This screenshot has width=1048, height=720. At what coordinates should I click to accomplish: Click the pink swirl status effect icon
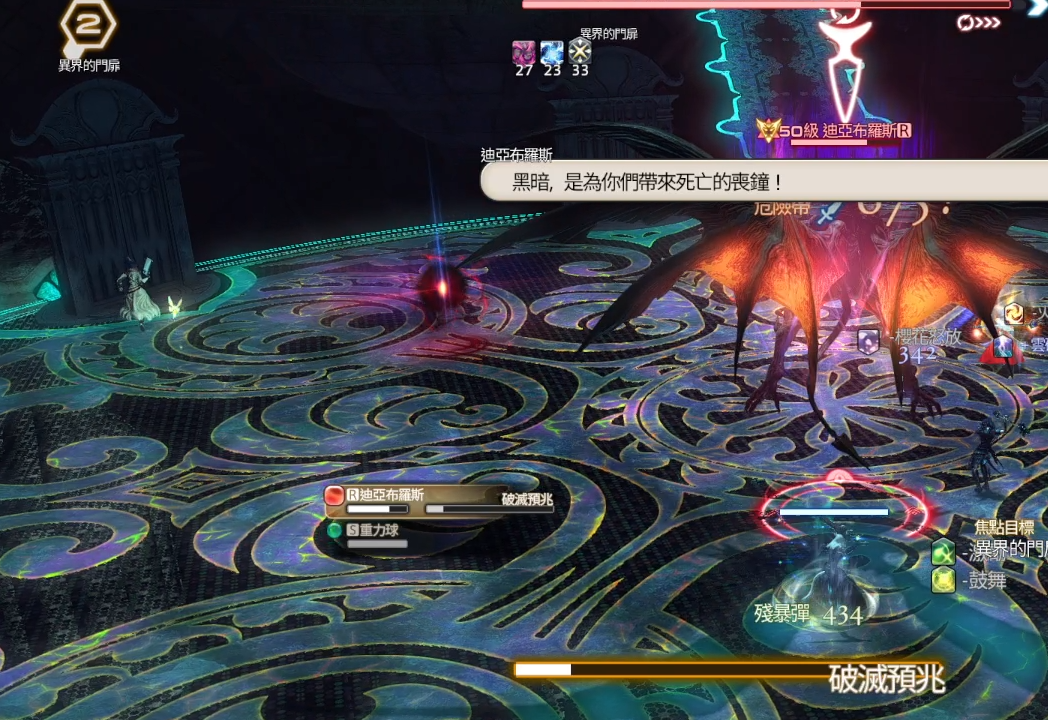coord(523,52)
